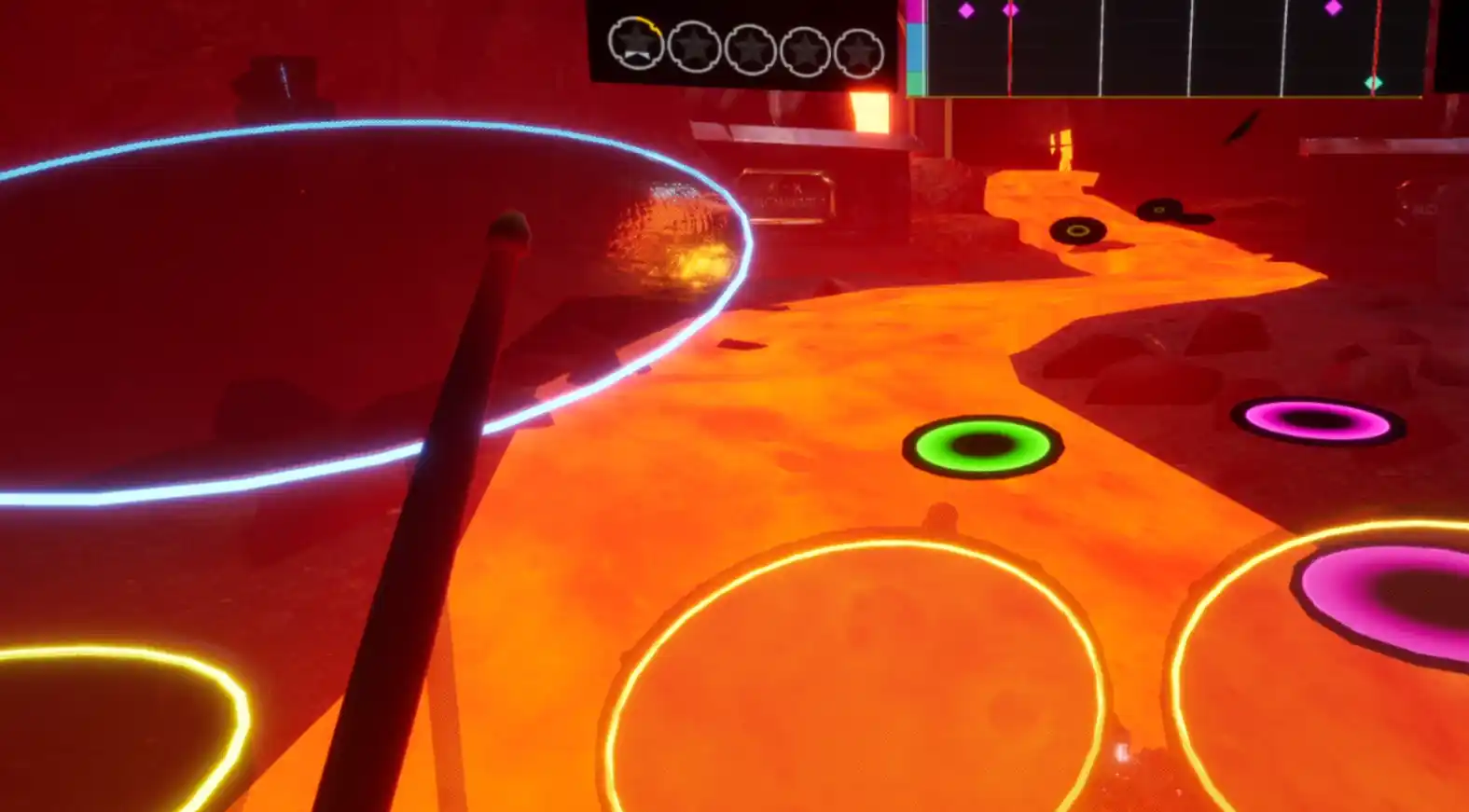Screen dimensions: 1469x812
Task: Tap the bright green note ring
Action: (x=982, y=446)
